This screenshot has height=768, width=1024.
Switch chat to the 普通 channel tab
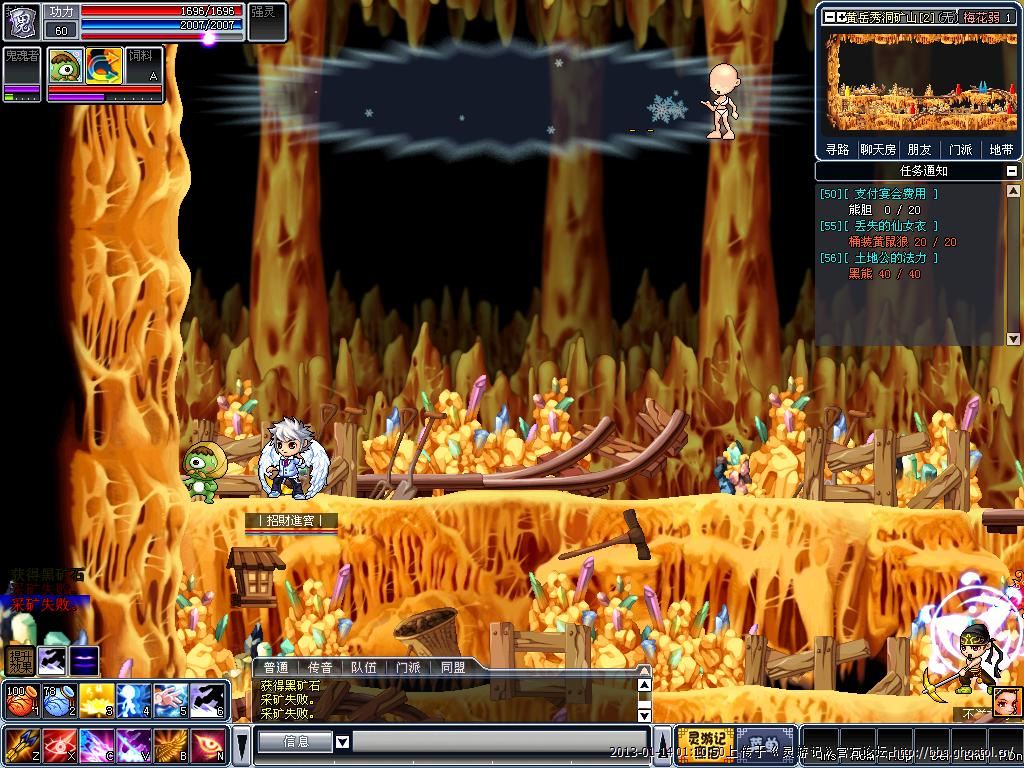point(275,667)
